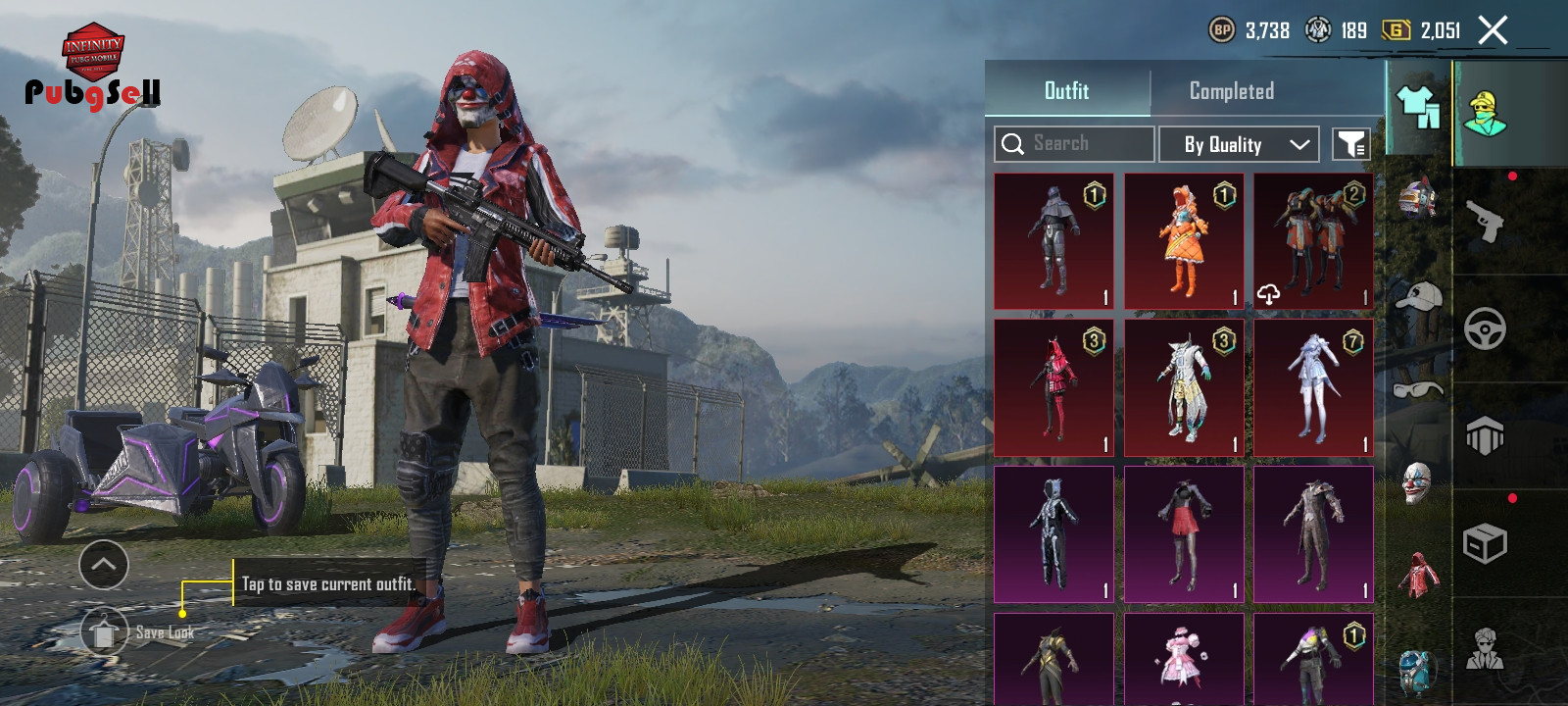Choose the red hooded outfit thumbnail
Viewport: 1568px width, 706px height.
click(1053, 387)
